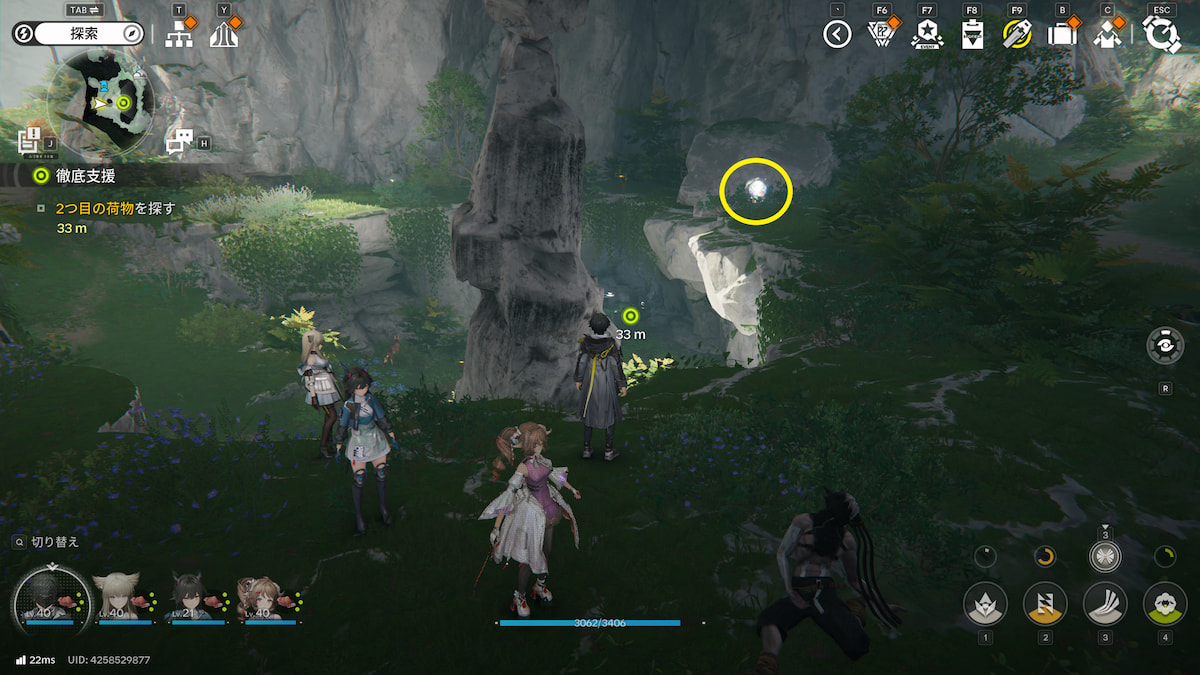This screenshot has width=1200, height=675.
Task: Open the circular minimap
Action: click(100, 102)
